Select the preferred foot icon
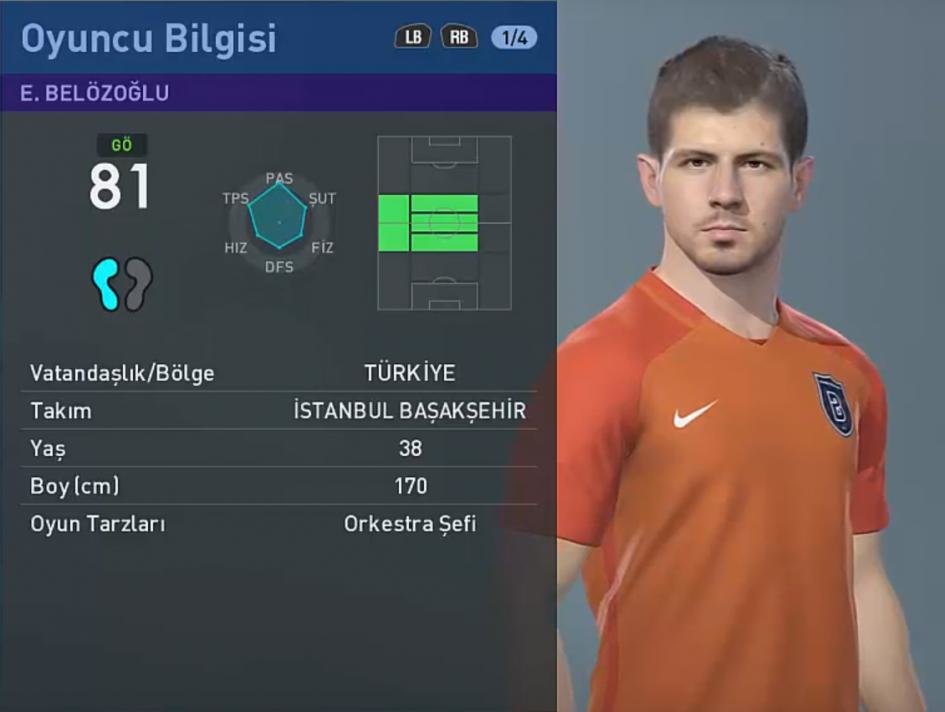Viewport: 945px width, 712px height. pos(121,284)
